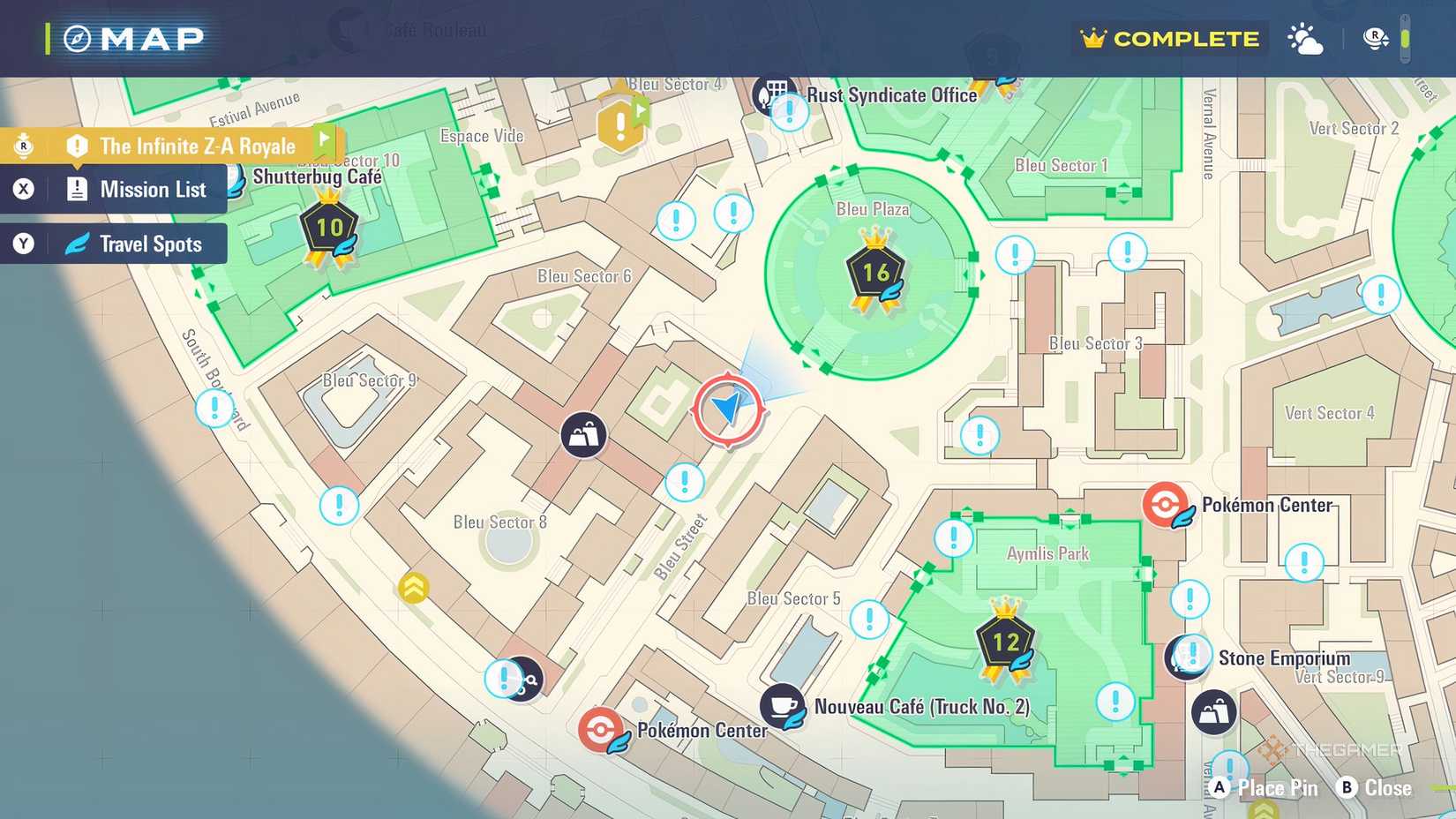Select the Nouveau Café coffee truck icon
This screenshot has width=1456, height=819.
[x=780, y=707]
